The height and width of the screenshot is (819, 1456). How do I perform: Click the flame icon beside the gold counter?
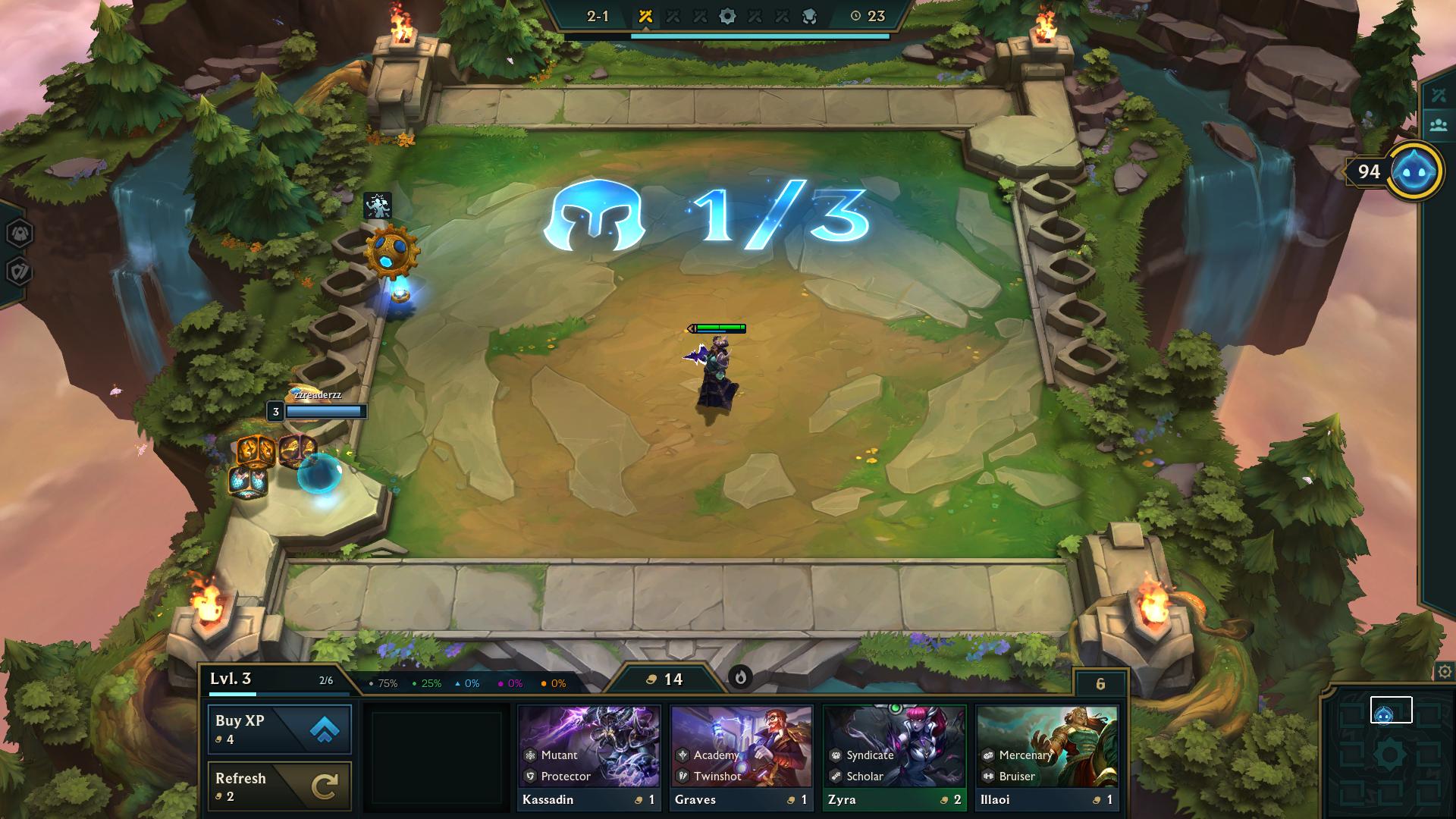pyautogui.click(x=742, y=679)
